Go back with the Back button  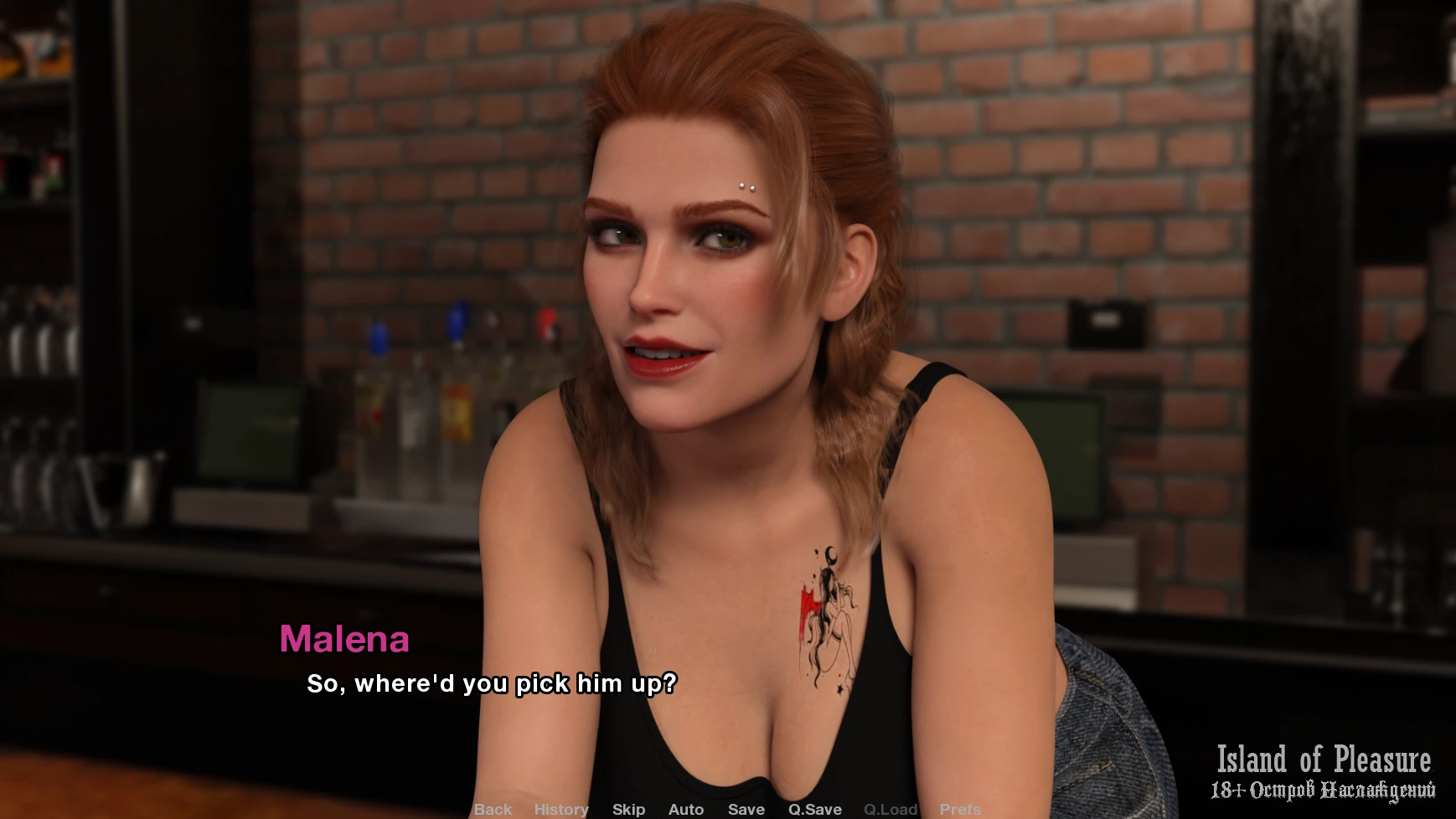[x=493, y=809]
